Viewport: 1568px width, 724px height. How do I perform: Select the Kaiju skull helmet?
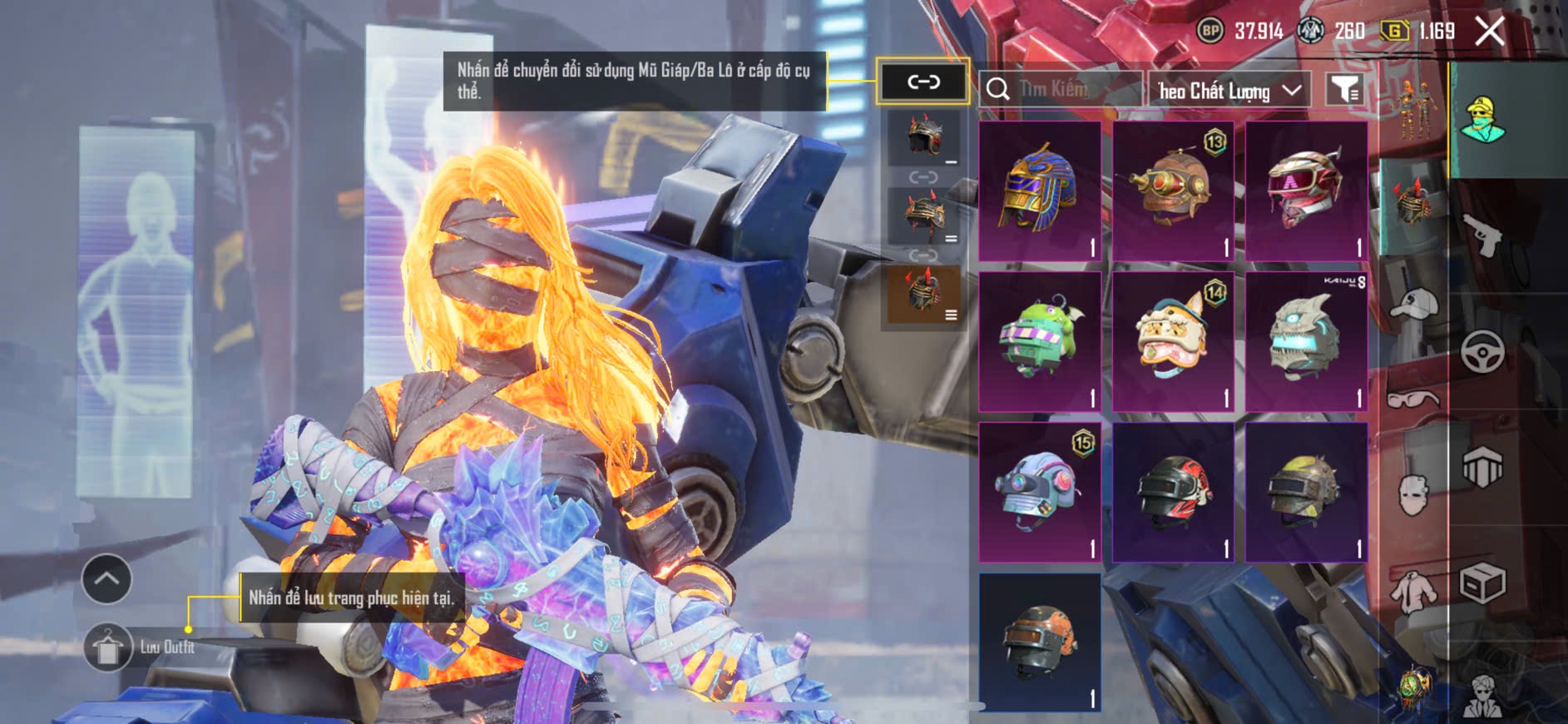tap(1306, 341)
